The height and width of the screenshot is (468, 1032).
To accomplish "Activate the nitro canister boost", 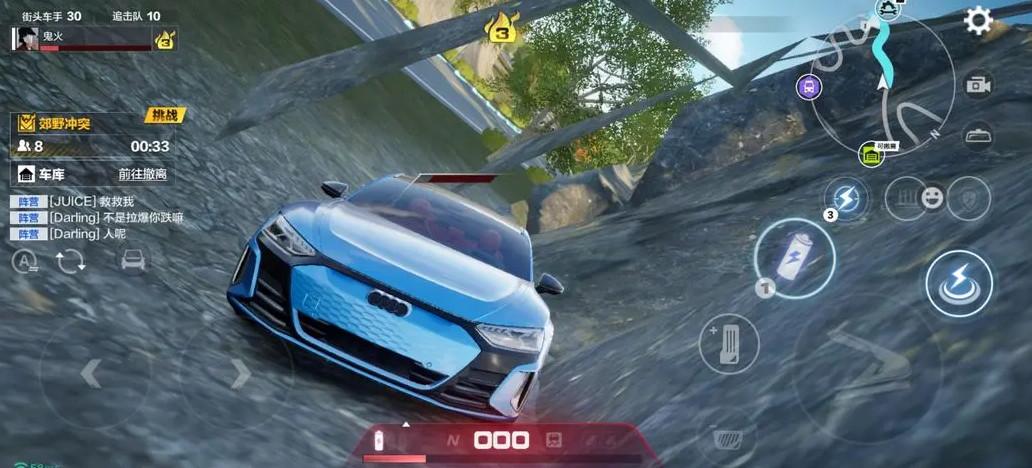I will pyautogui.click(x=794, y=258).
